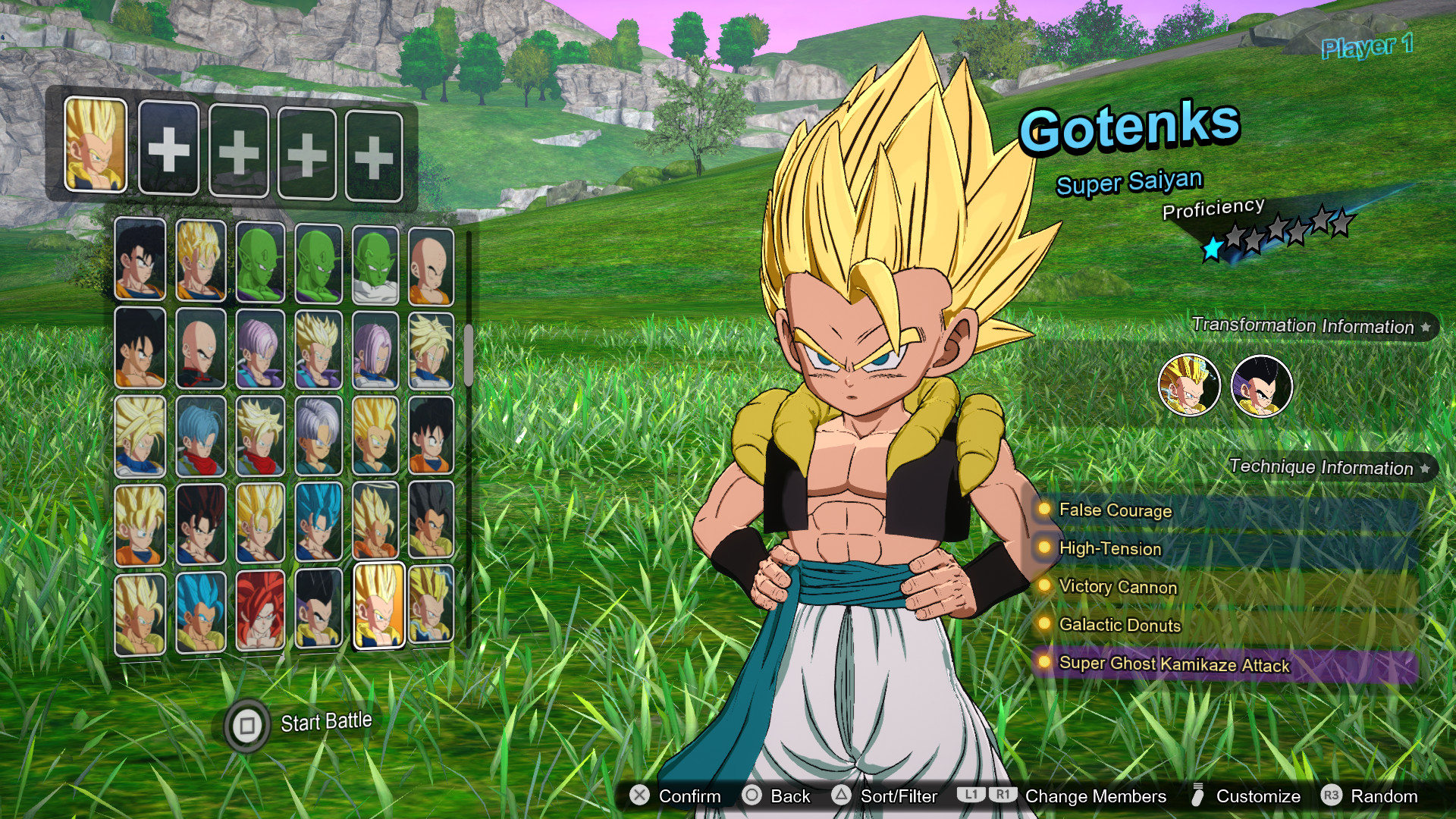The width and height of the screenshot is (1456, 819).
Task: Choose Tien from the roster list
Action: click(199, 350)
